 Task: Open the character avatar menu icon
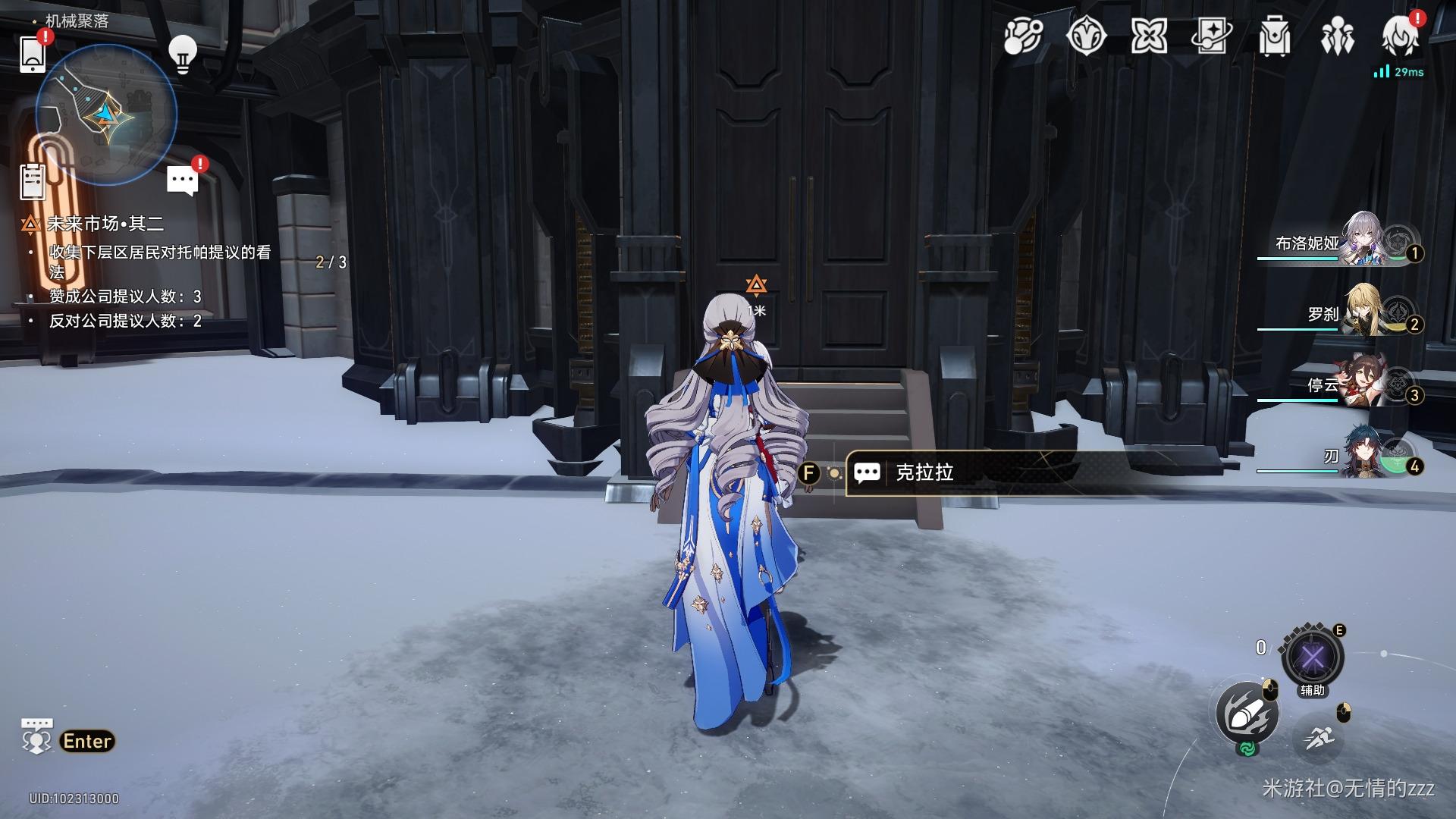pos(1399,36)
